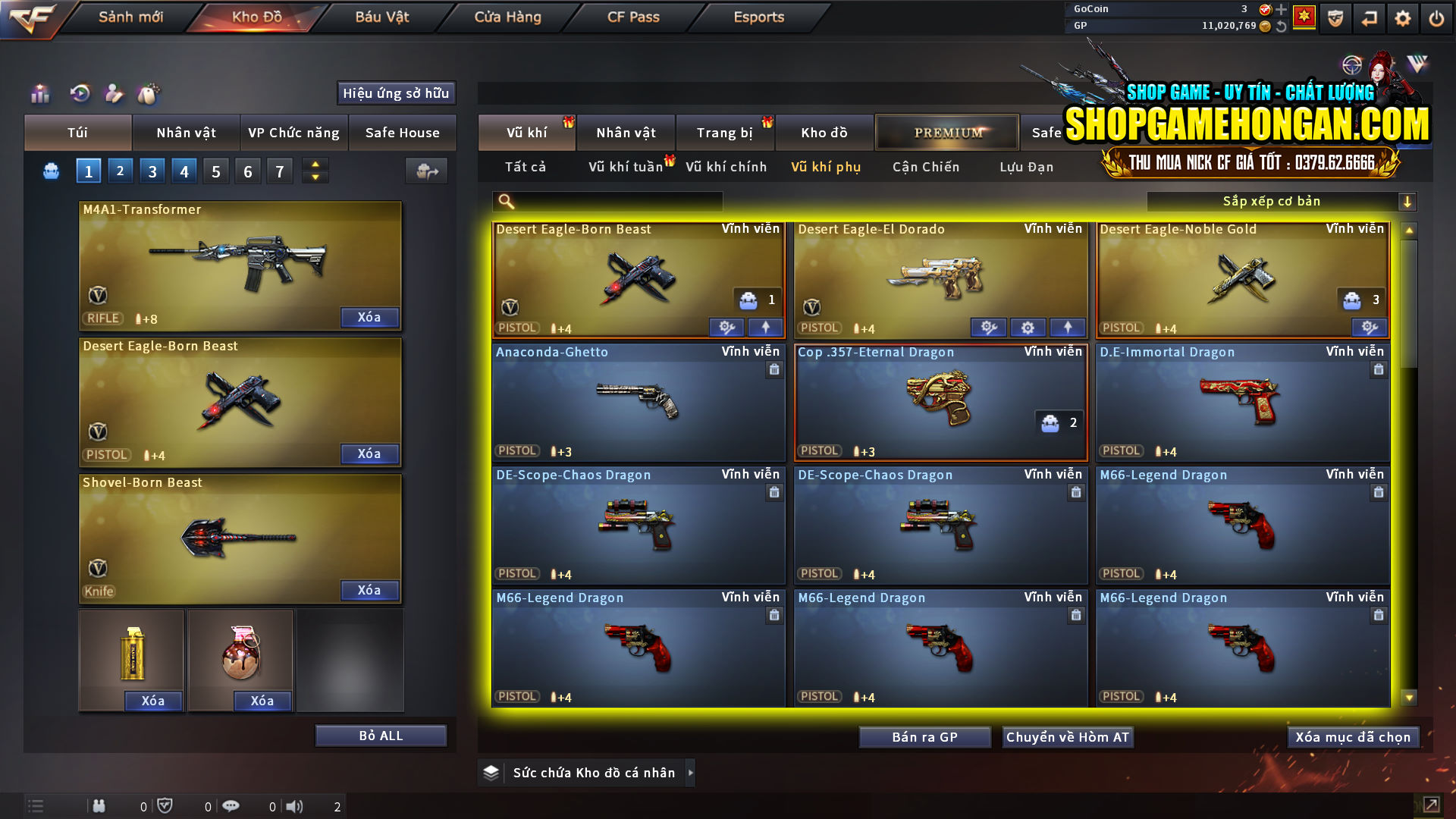The height and width of the screenshot is (819, 1456).
Task: Open the settings gear icon at top right
Action: pyautogui.click(x=1404, y=17)
